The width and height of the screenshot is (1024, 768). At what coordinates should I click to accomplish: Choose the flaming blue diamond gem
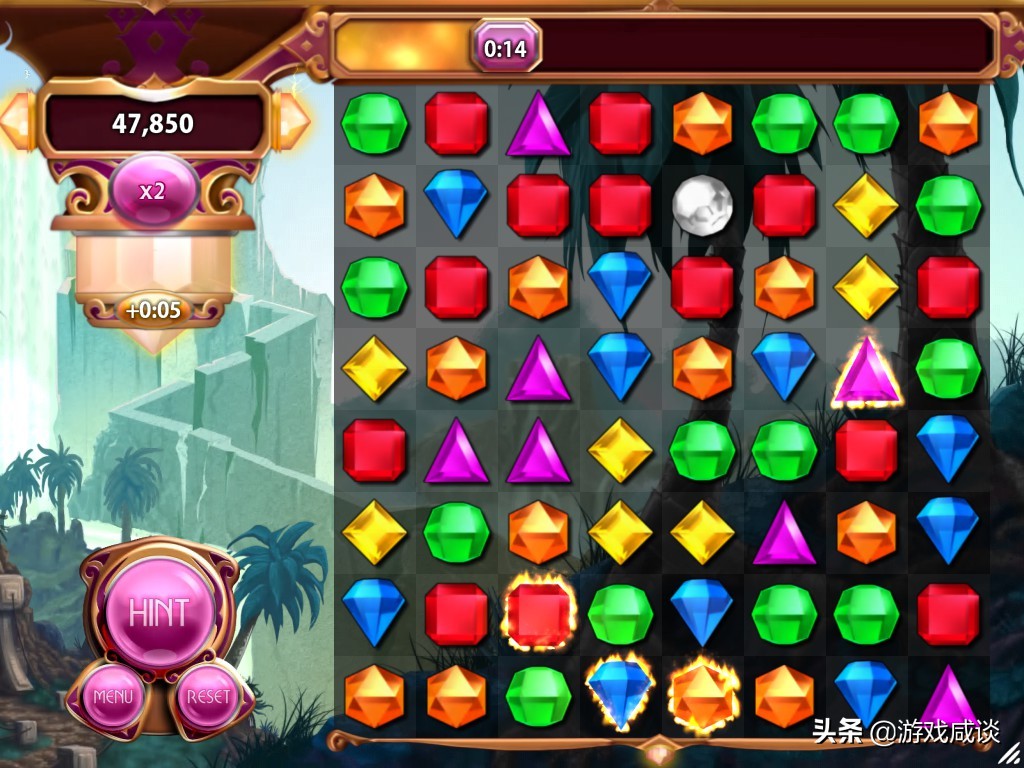point(620,689)
